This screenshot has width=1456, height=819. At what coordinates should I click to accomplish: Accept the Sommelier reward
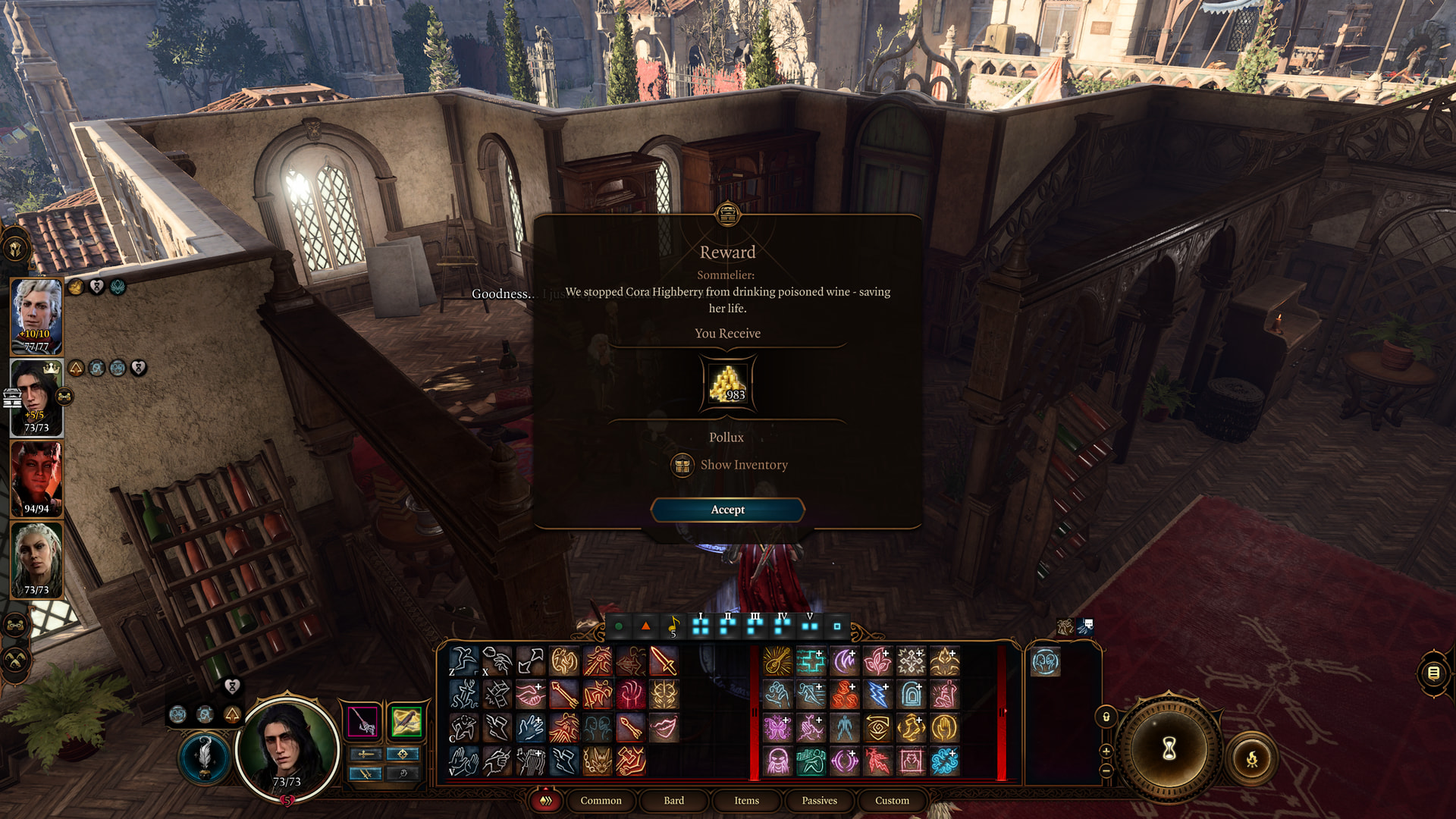[x=727, y=510]
